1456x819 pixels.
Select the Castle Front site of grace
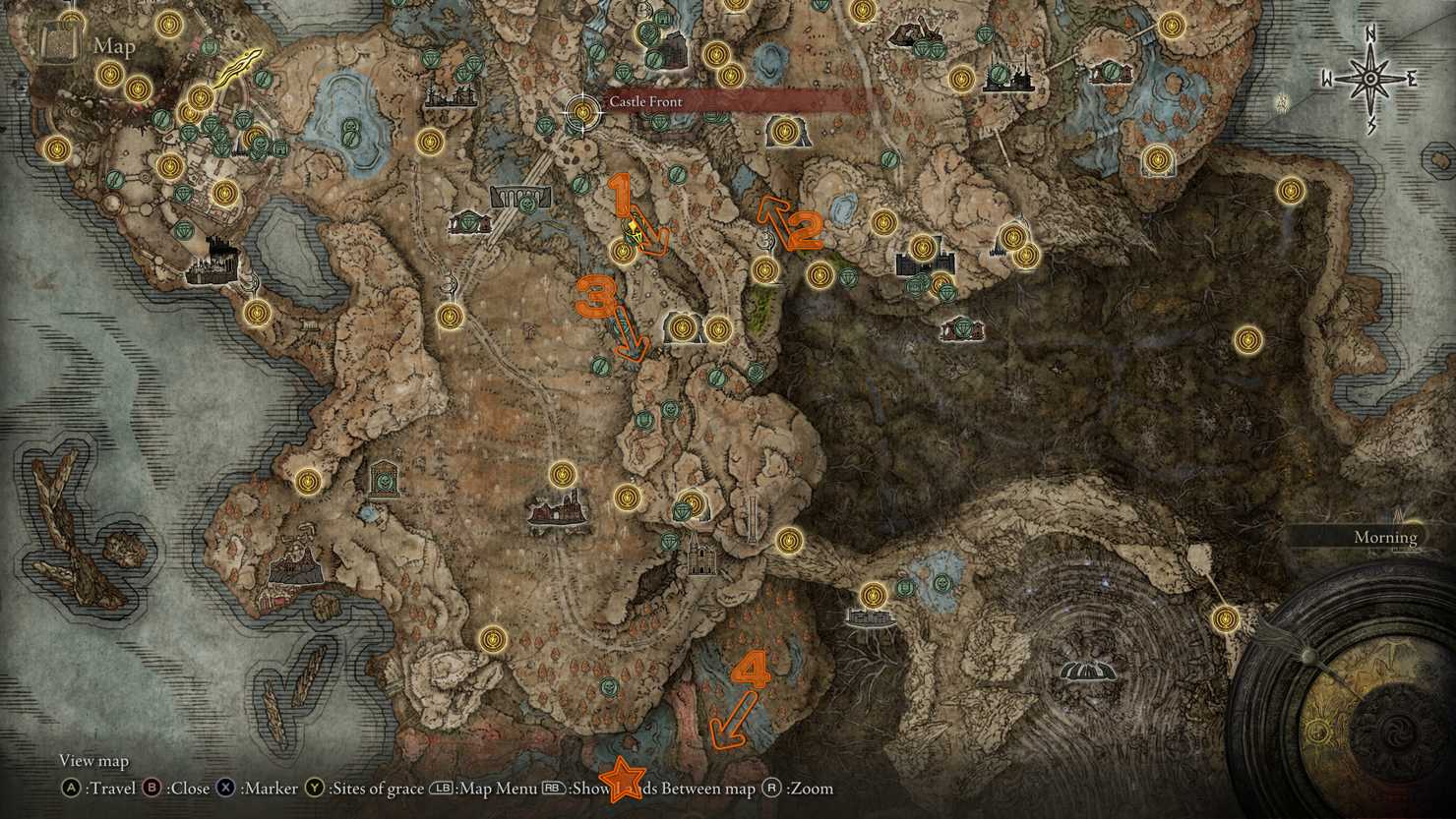coord(583,111)
